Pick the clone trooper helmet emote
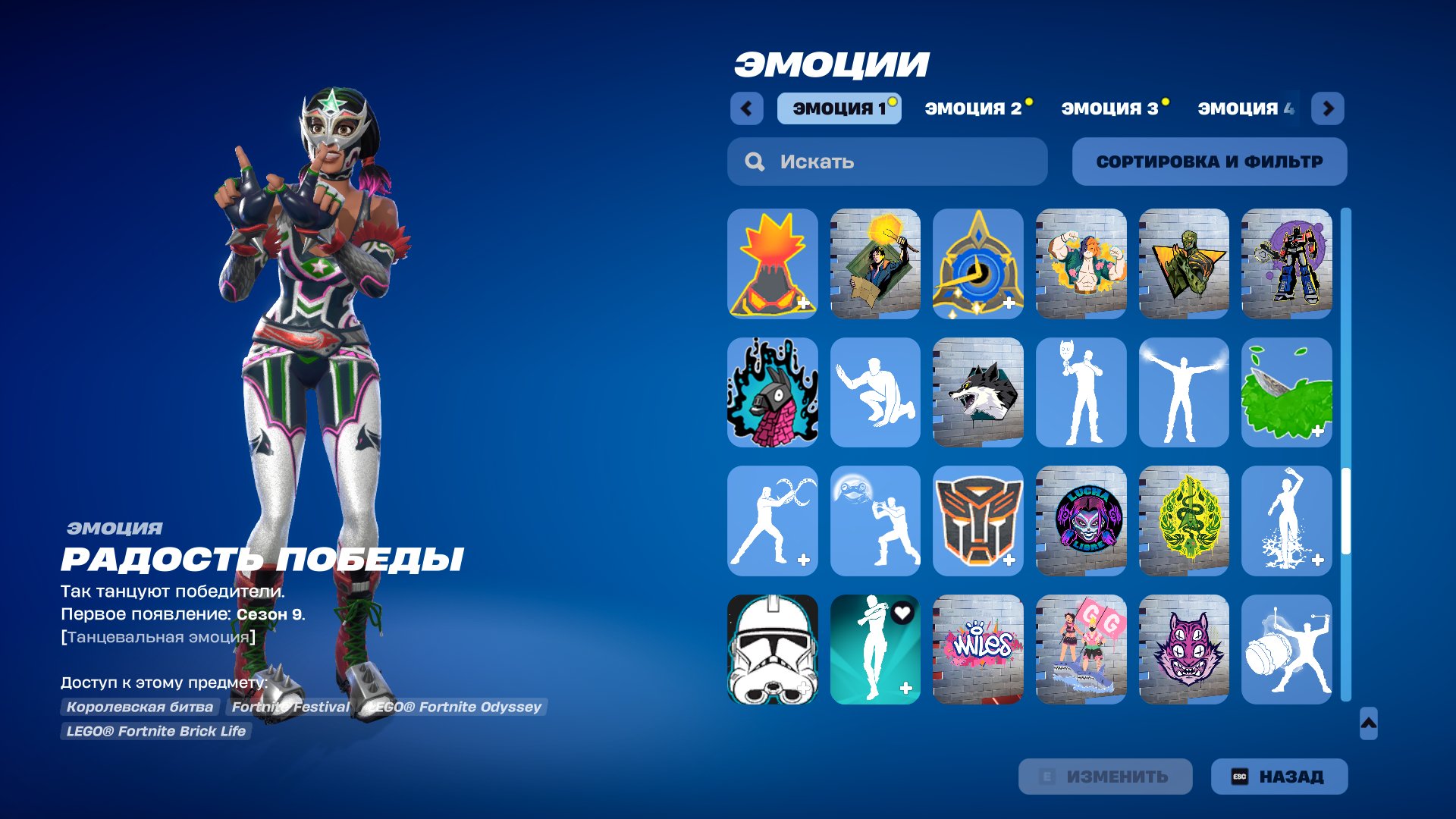The height and width of the screenshot is (819, 1456). coord(772,649)
